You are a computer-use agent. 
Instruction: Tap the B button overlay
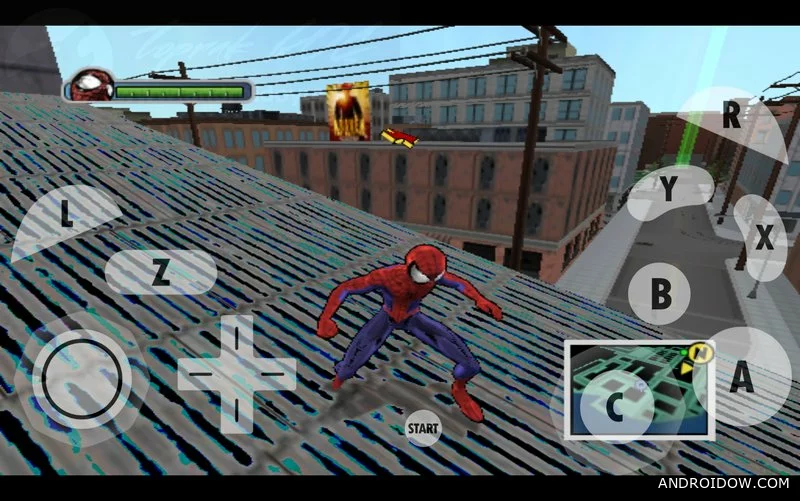(660, 294)
